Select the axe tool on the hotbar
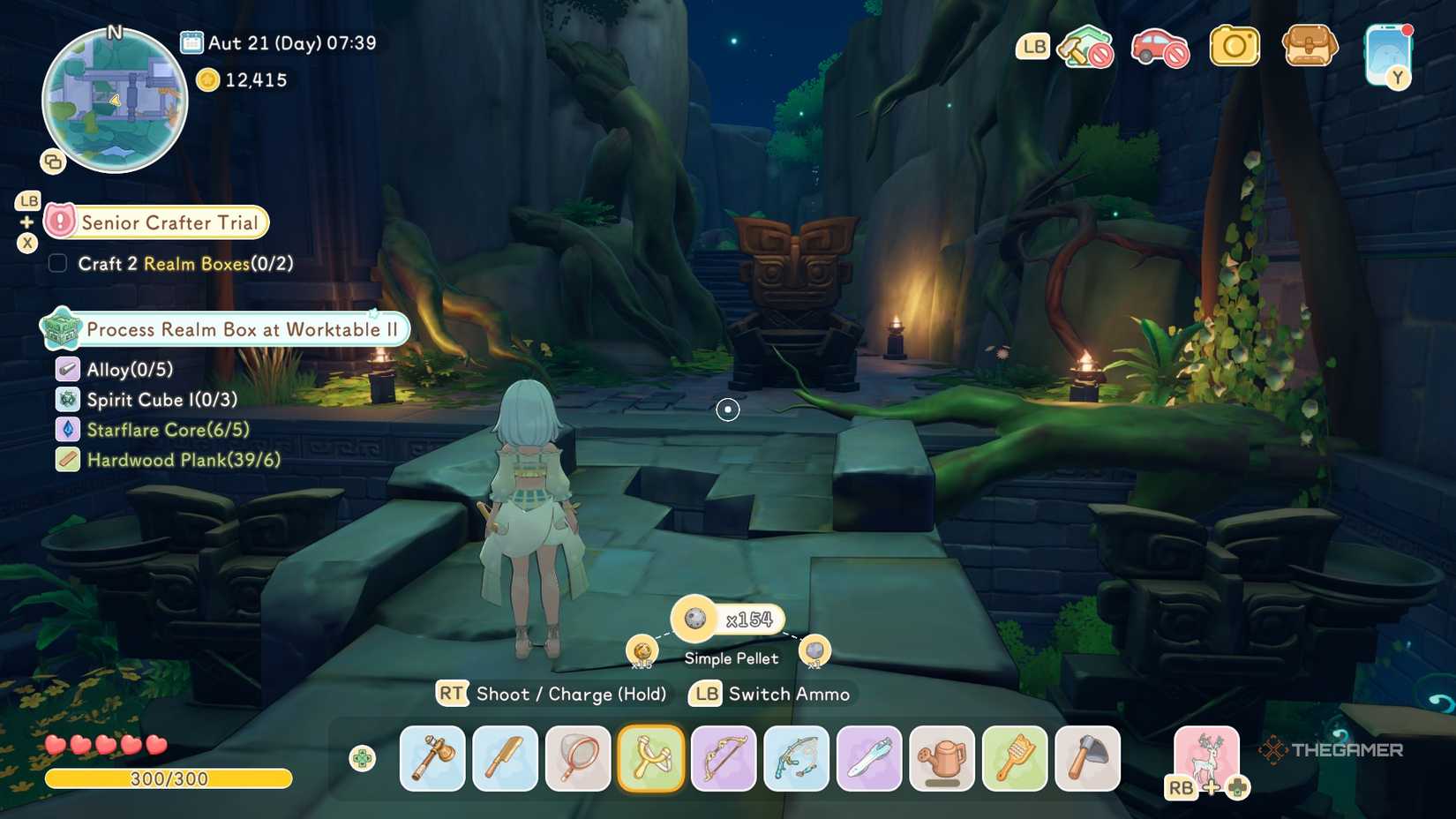Image resolution: width=1456 pixels, height=819 pixels. [1087, 759]
